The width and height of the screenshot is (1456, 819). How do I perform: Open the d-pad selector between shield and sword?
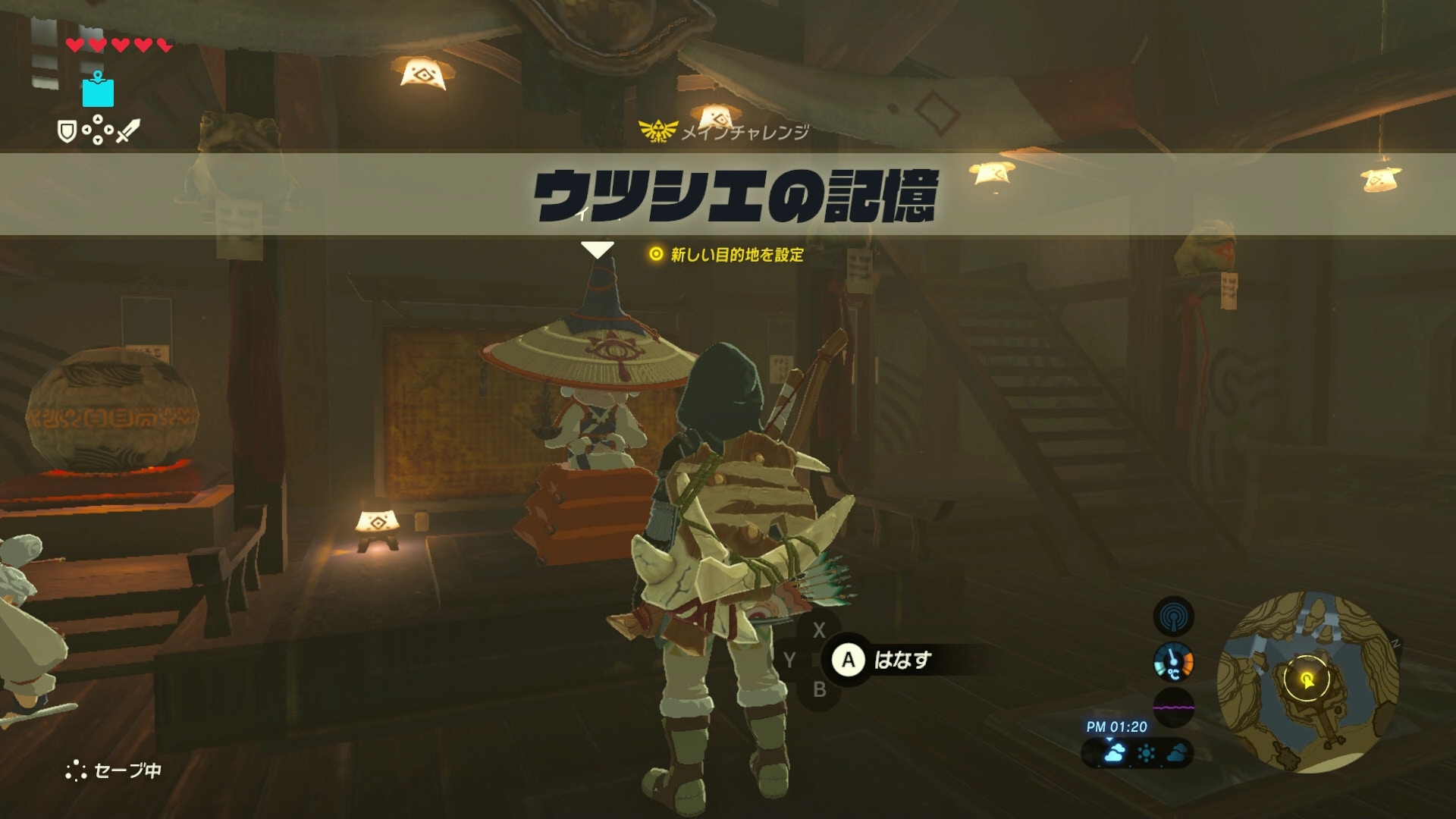click(97, 130)
